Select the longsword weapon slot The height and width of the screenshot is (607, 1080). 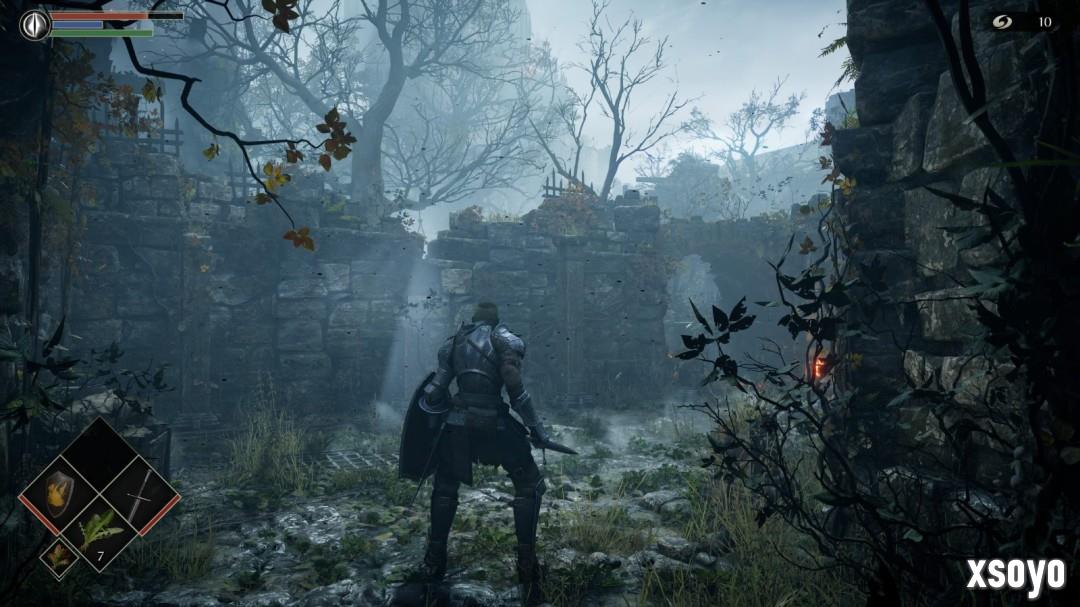139,494
